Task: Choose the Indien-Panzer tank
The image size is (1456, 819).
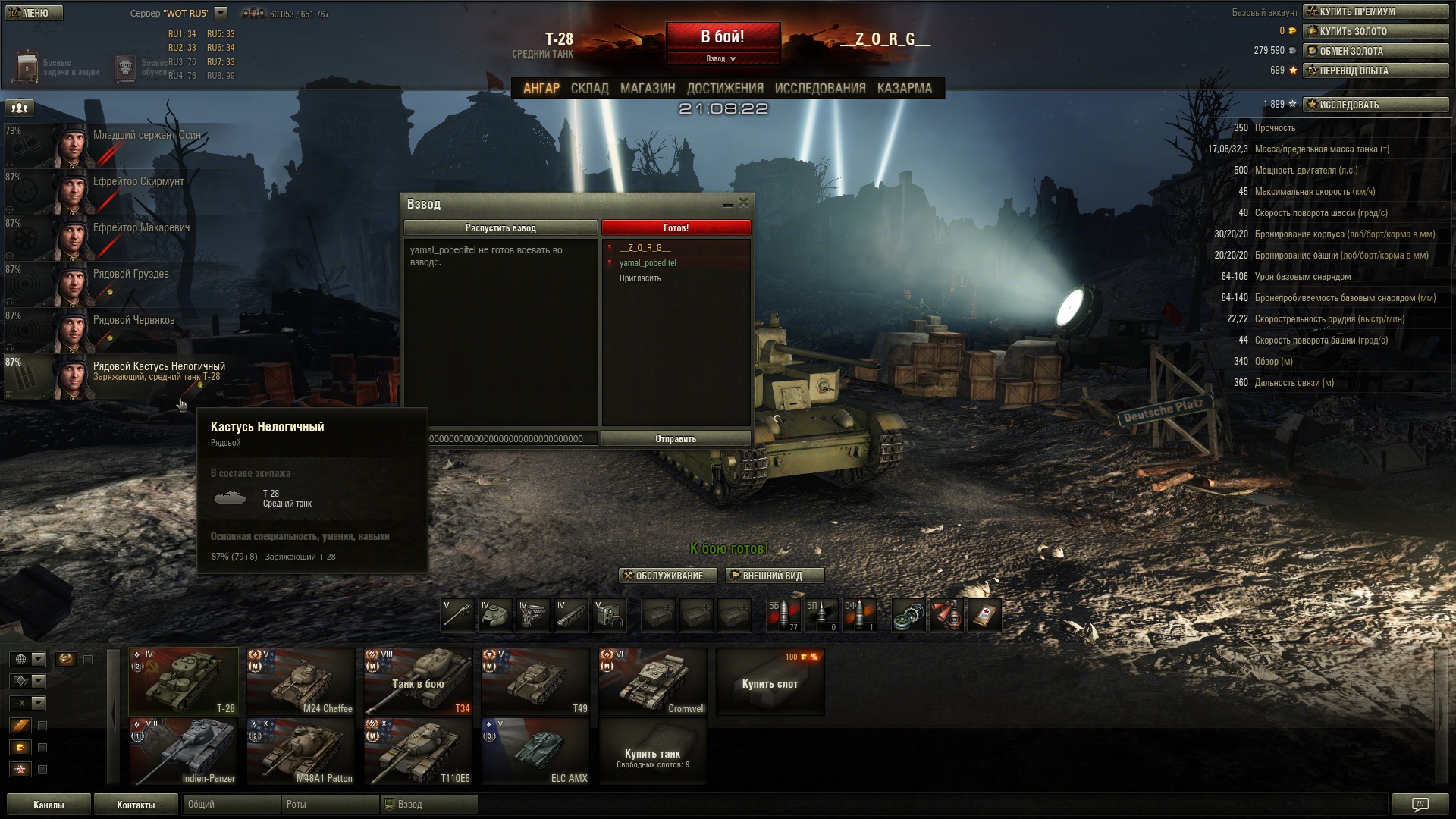Action: pos(184,752)
